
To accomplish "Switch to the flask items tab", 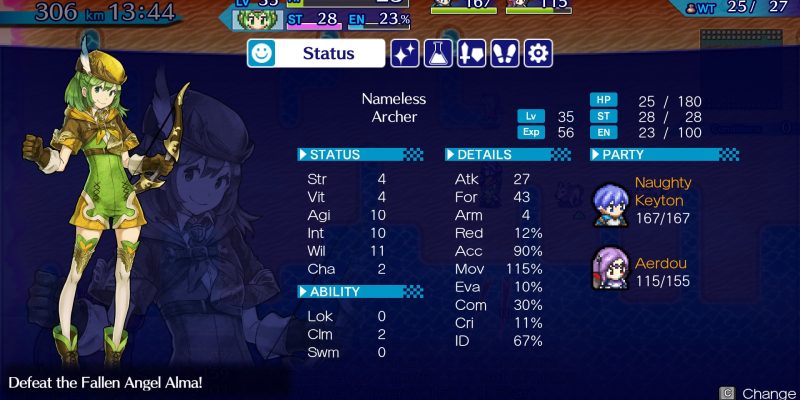I will pos(439,53).
